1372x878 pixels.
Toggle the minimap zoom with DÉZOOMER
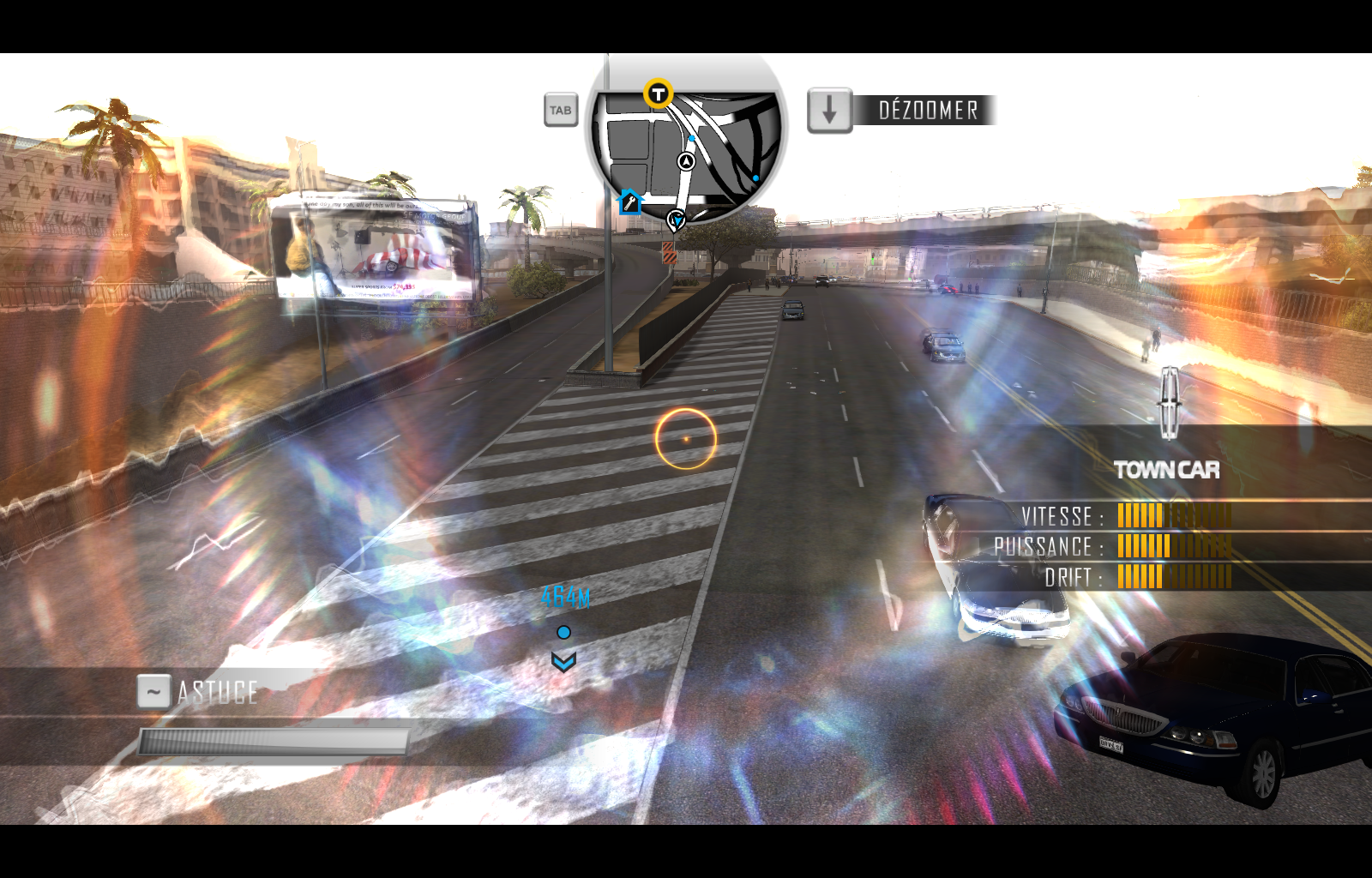coord(929,109)
